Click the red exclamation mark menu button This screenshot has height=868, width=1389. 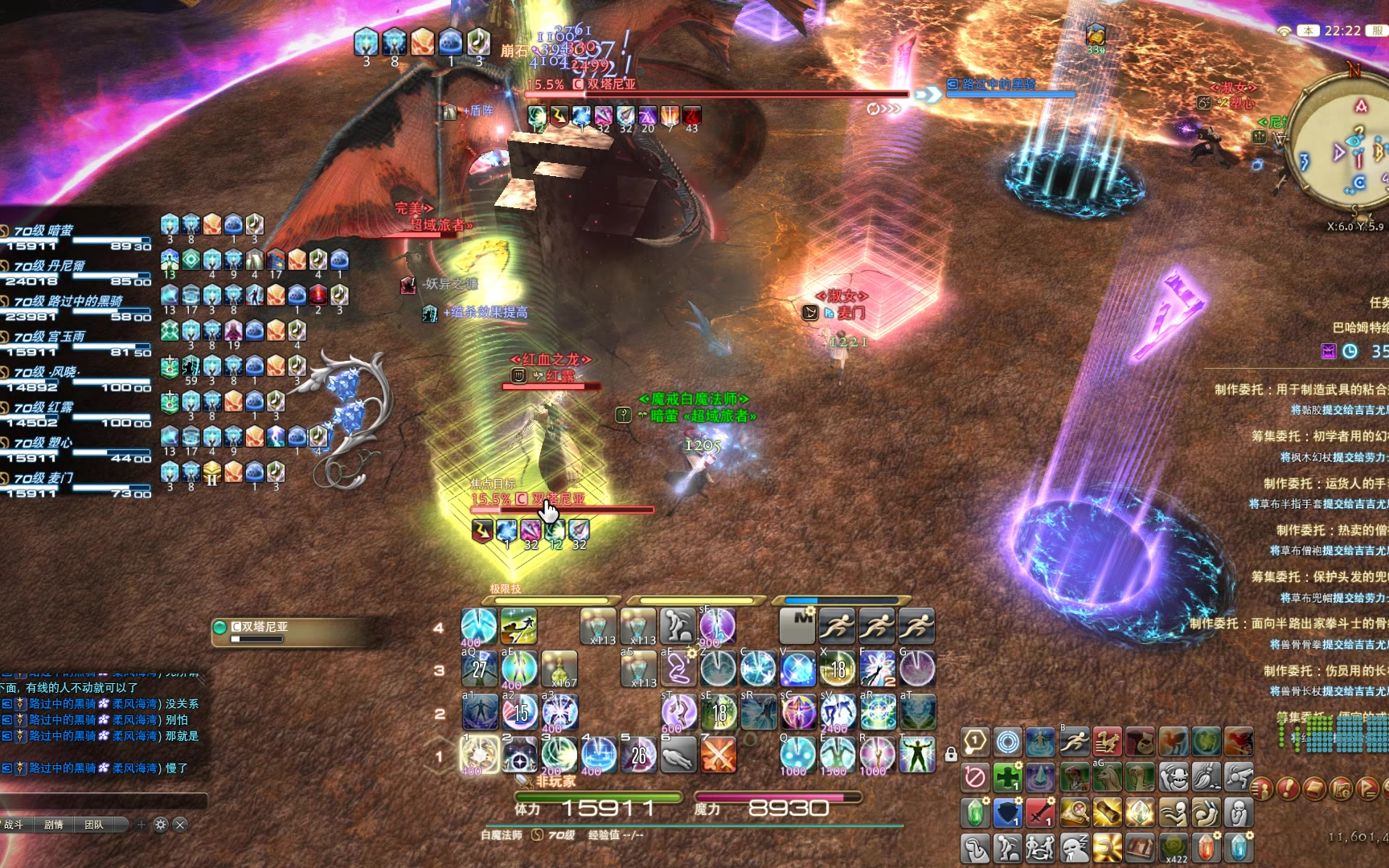click(1288, 788)
